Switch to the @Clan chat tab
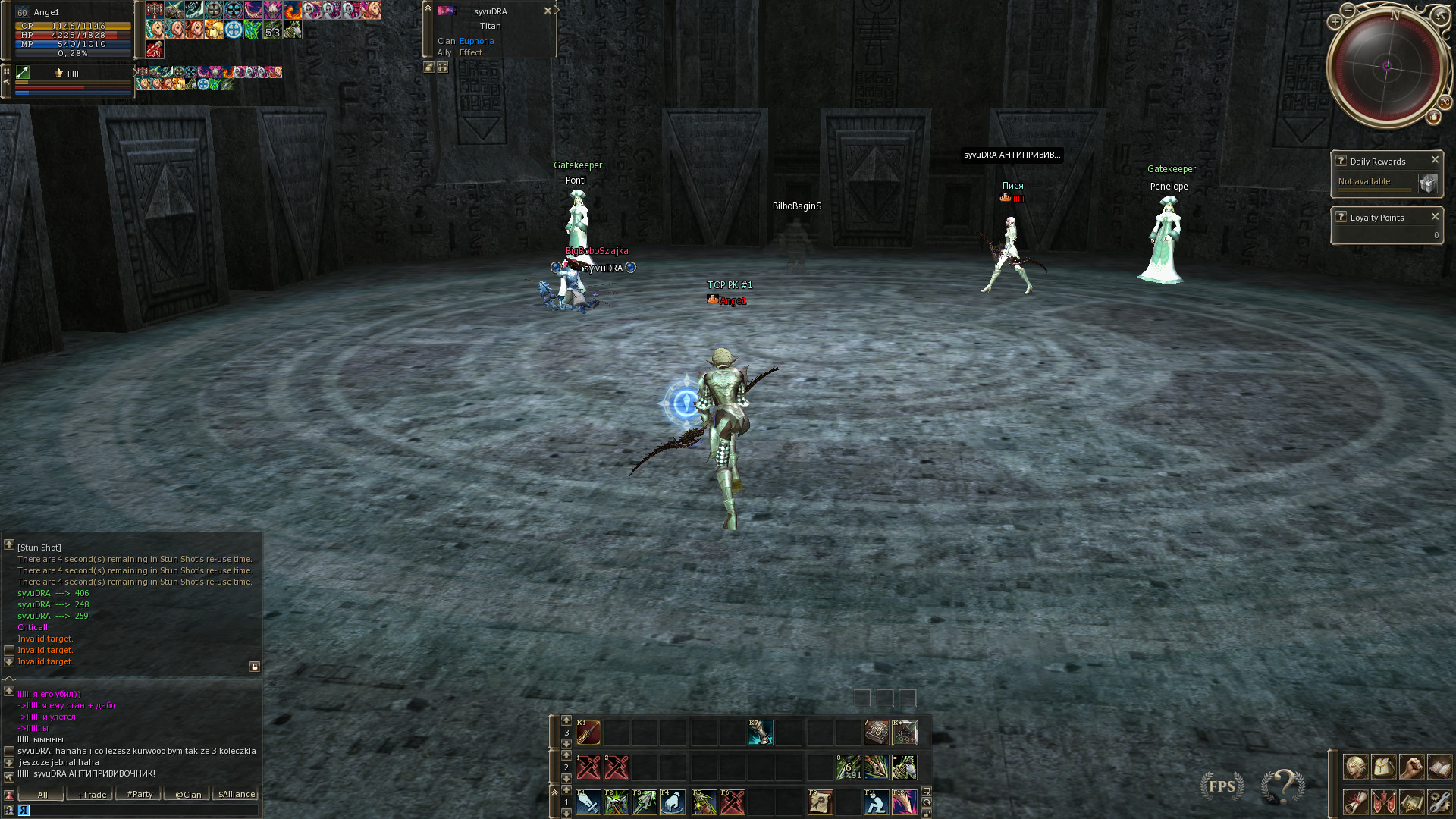The width and height of the screenshot is (1456, 819). 188,795
